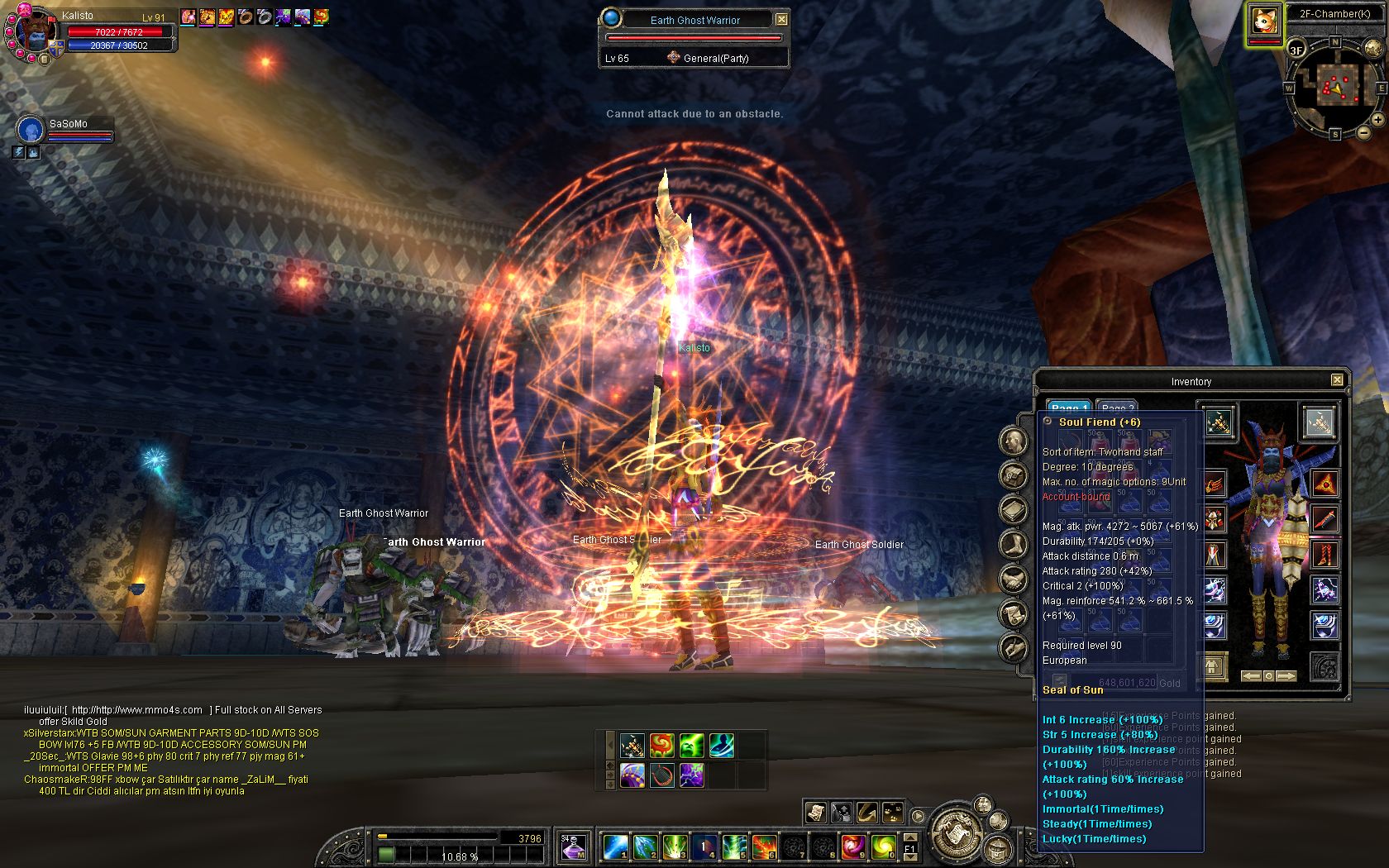Select party member SaSoMo's portrait
The height and width of the screenshot is (868, 1389).
pos(31,130)
